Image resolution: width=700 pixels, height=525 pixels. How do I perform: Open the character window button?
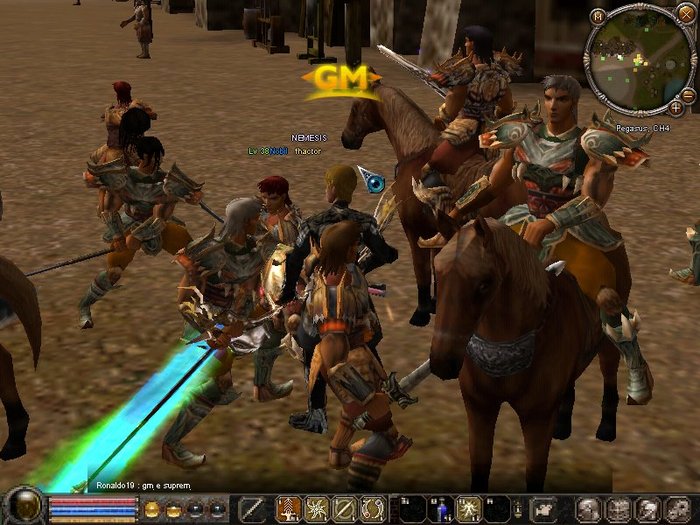click(589, 509)
